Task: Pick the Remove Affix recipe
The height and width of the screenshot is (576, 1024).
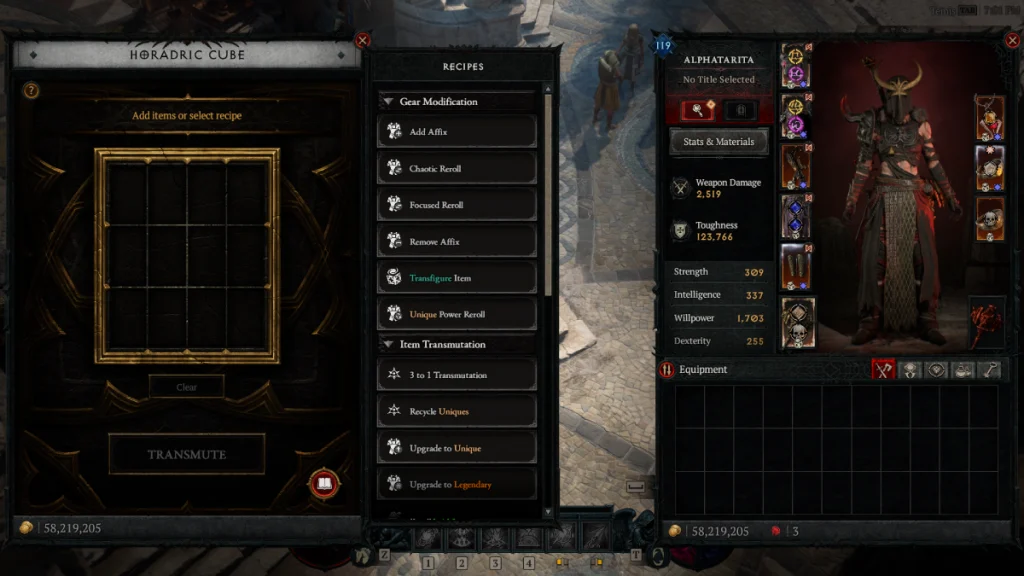Action: (457, 242)
